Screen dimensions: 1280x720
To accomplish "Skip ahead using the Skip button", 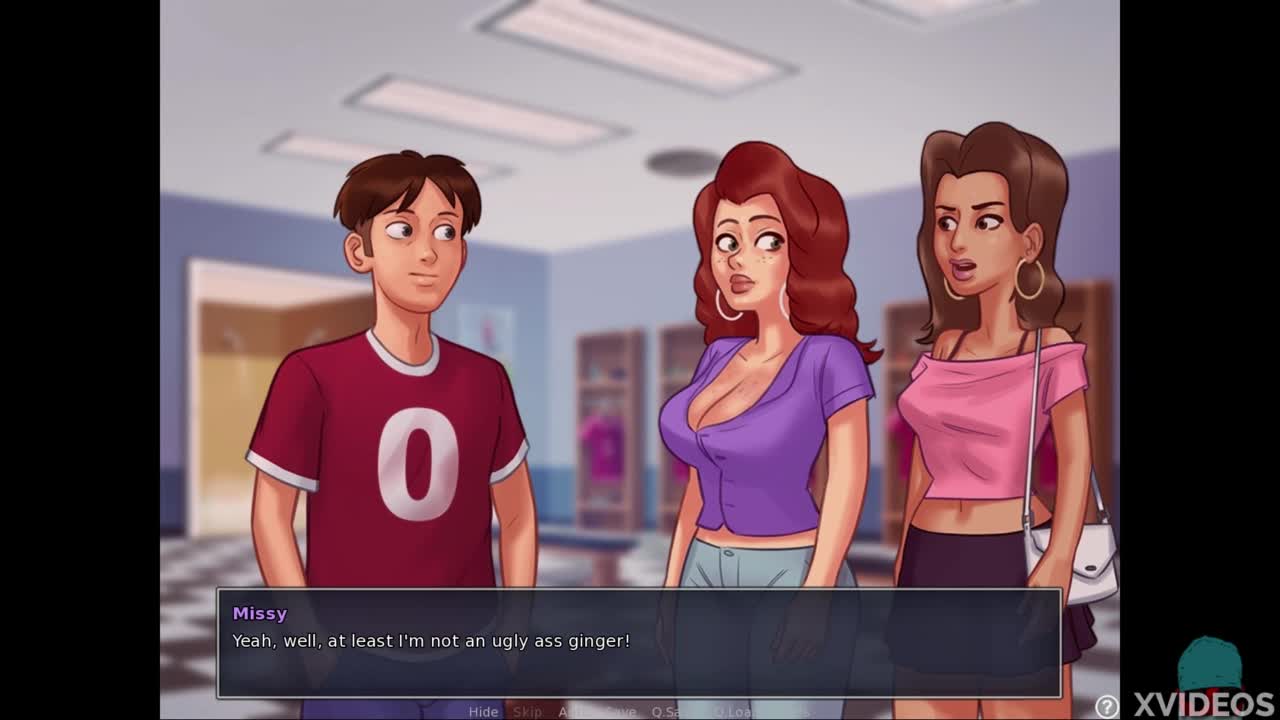I will pyautogui.click(x=527, y=712).
